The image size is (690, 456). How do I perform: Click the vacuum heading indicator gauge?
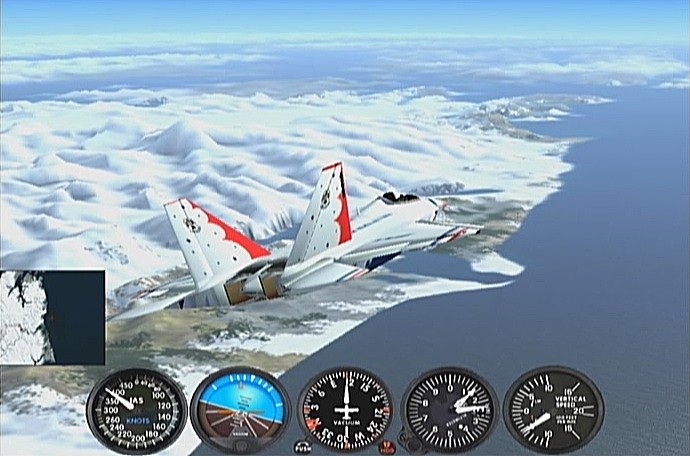pos(345,410)
